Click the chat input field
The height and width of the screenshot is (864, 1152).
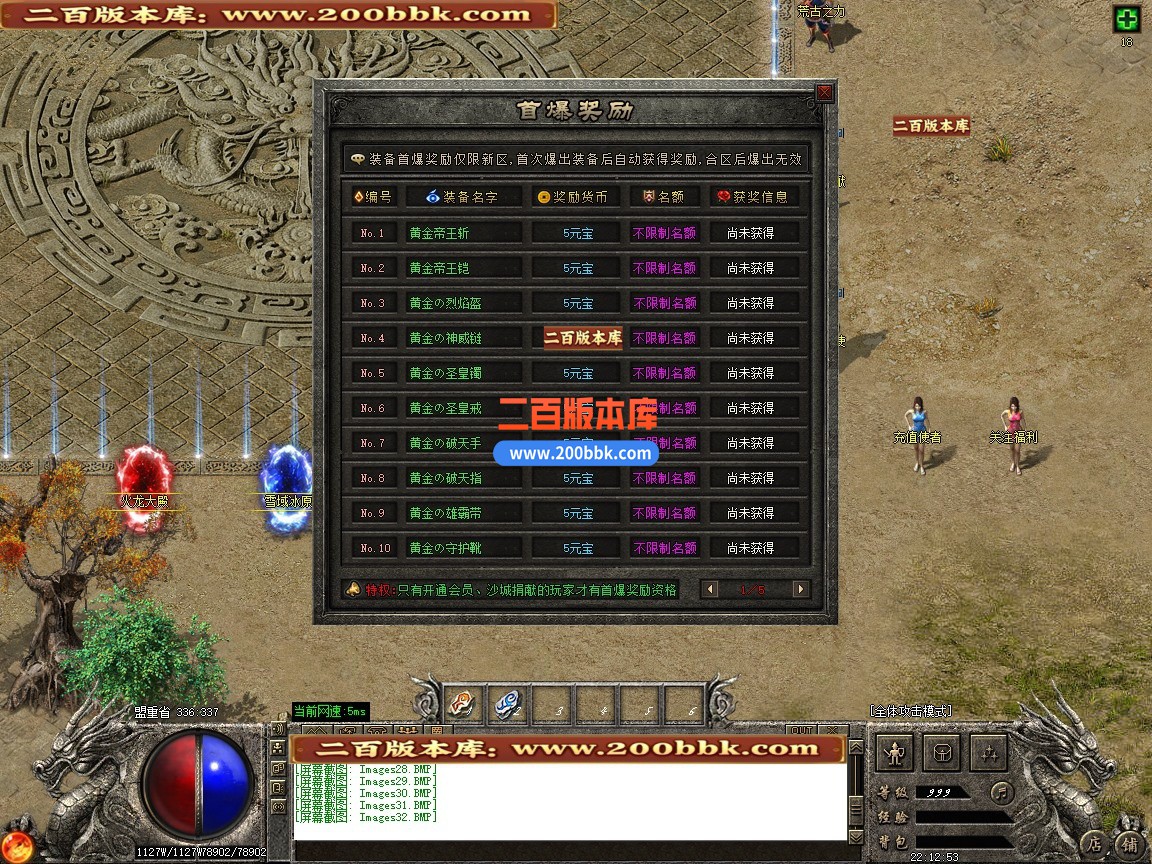point(570,849)
